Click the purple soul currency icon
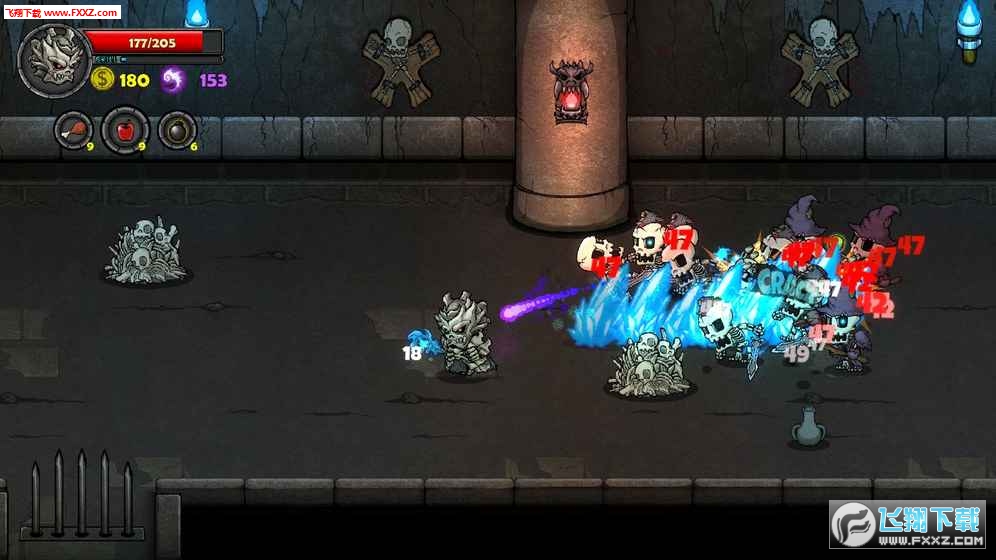The width and height of the screenshot is (996, 560). (x=173, y=80)
